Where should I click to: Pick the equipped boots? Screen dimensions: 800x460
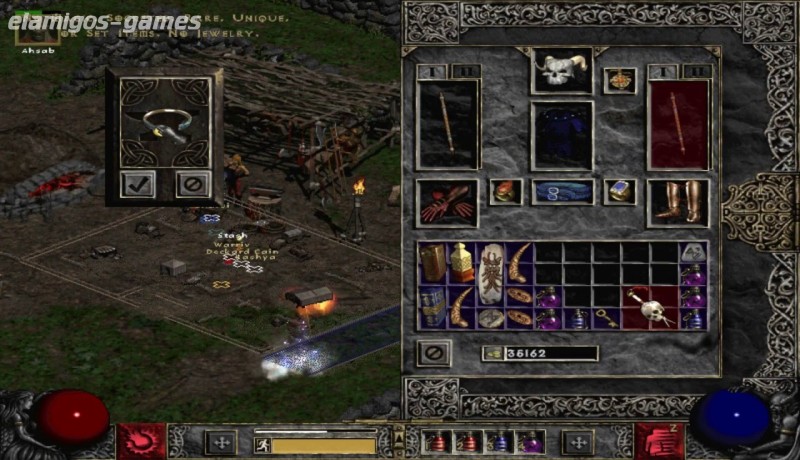(x=677, y=202)
